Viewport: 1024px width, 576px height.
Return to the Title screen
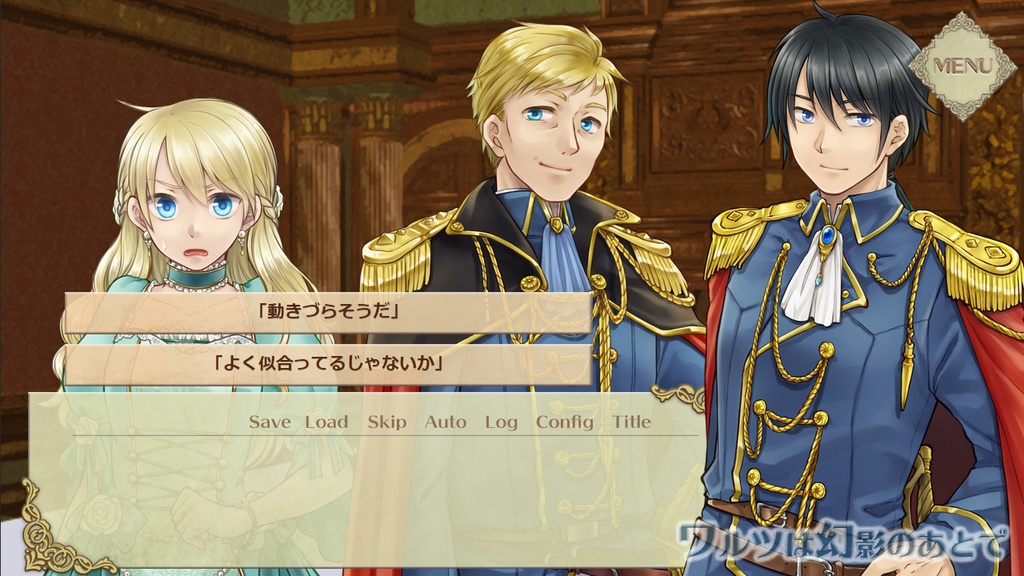coord(631,422)
